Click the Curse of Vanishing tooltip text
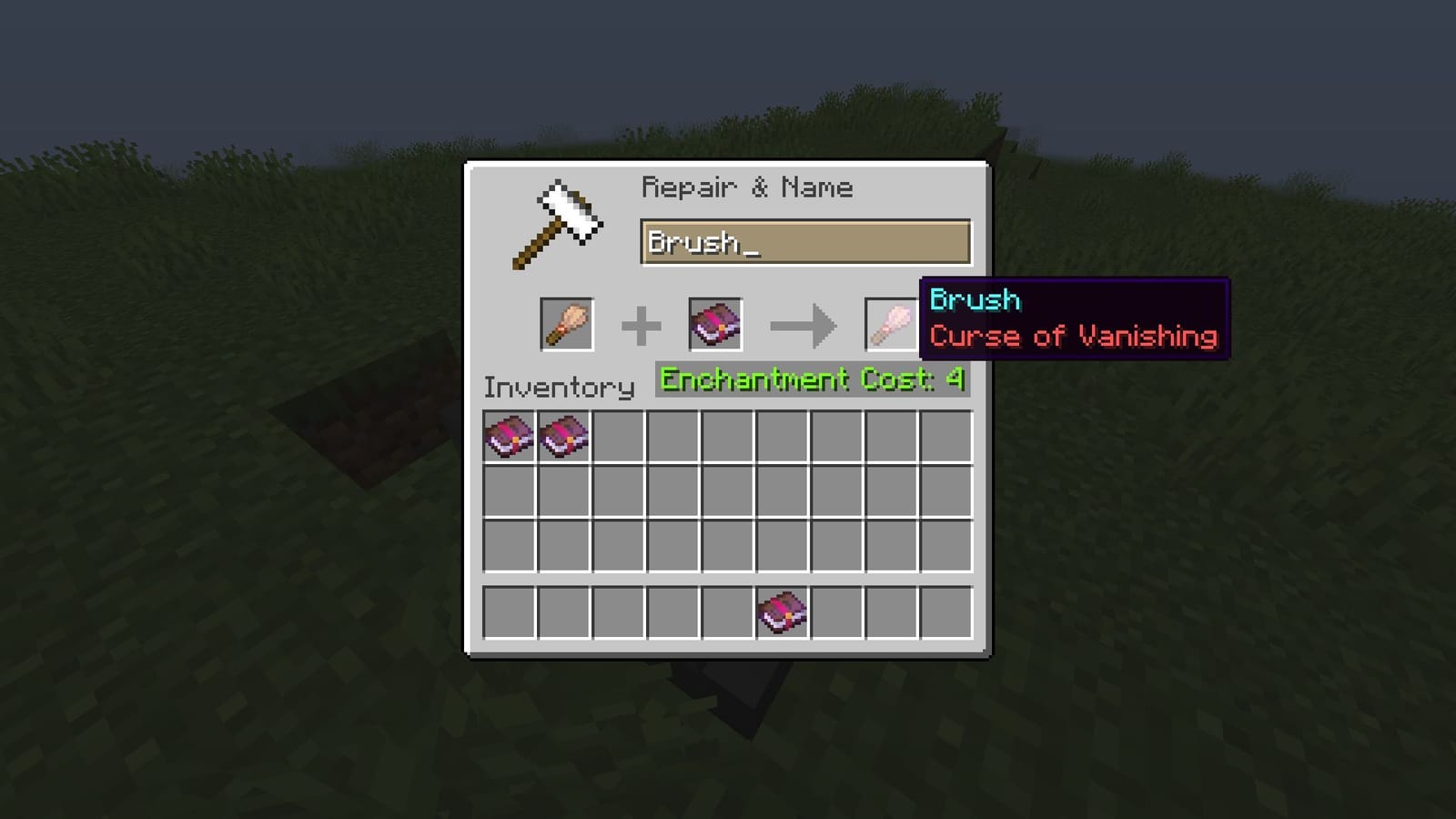Image resolution: width=1456 pixels, height=819 pixels. coord(1072,336)
